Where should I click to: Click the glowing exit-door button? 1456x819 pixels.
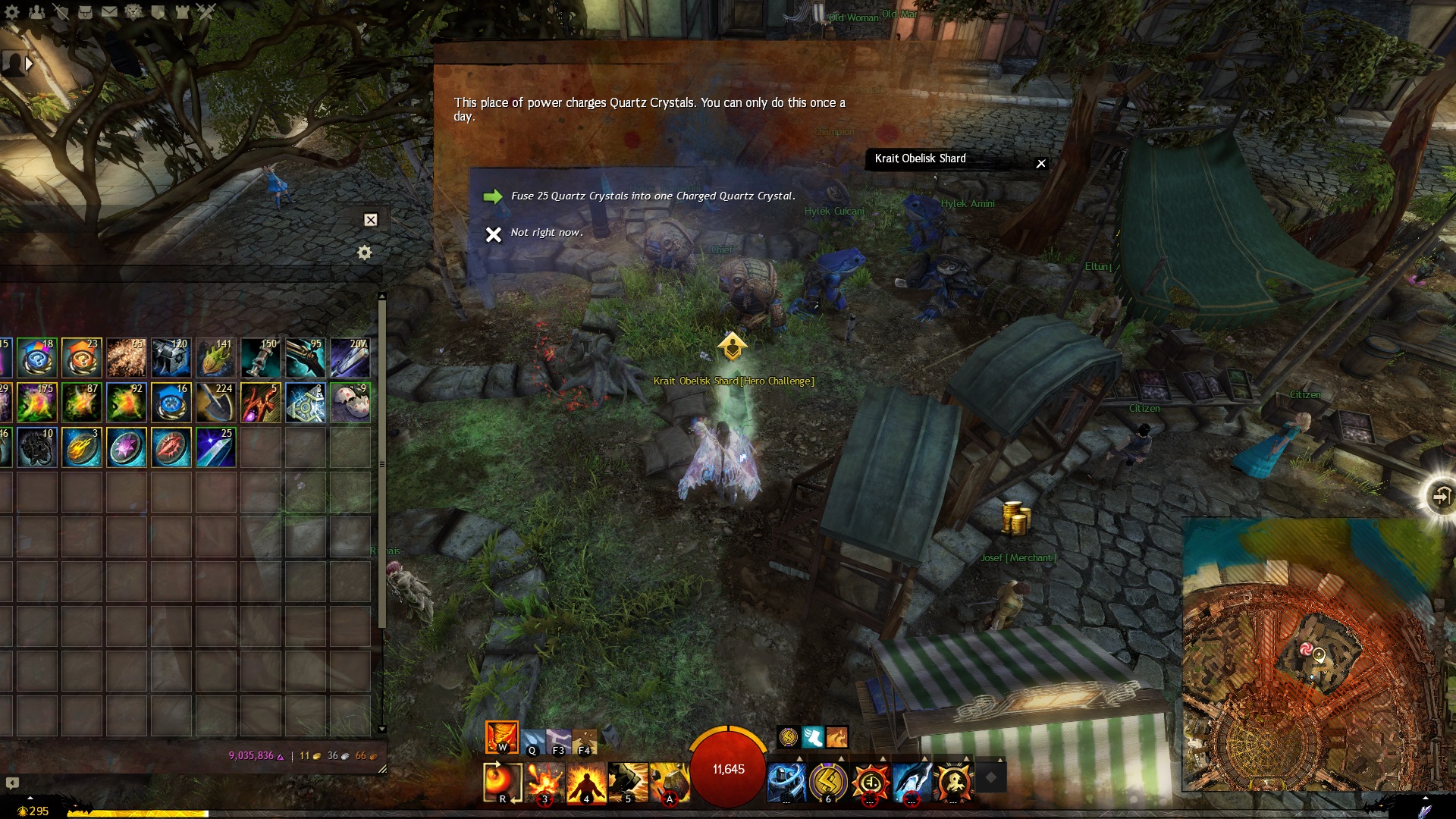pos(1439,497)
